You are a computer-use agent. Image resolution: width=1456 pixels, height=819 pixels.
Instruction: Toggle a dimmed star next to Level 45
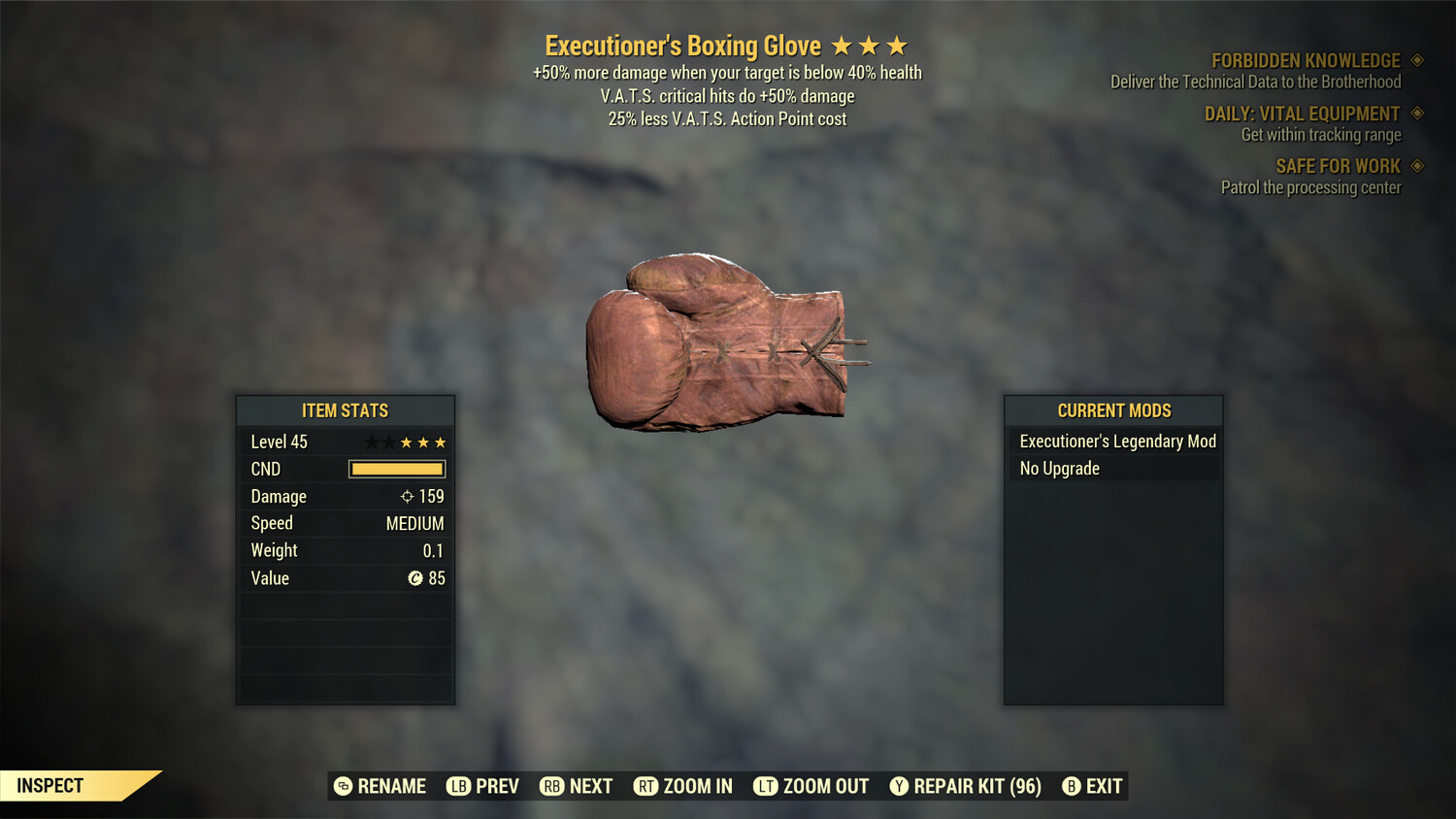click(x=371, y=442)
